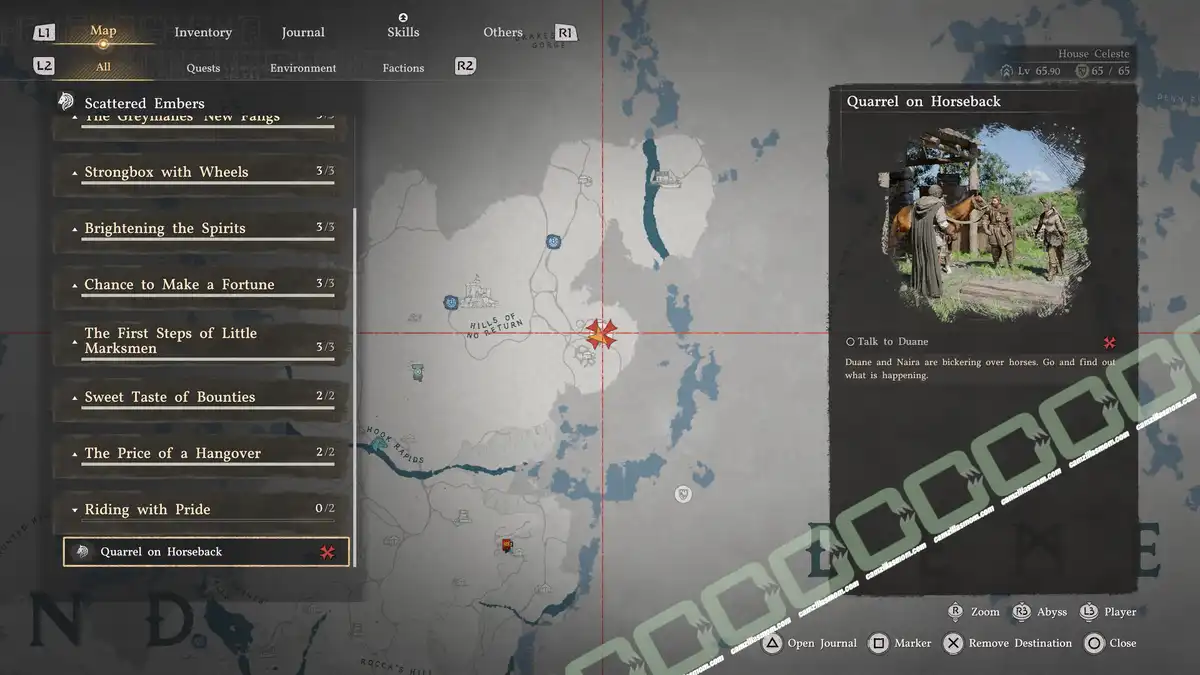Open Chance to Make a Fortune
The width and height of the screenshot is (1200, 675).
(x=200, y=285)
